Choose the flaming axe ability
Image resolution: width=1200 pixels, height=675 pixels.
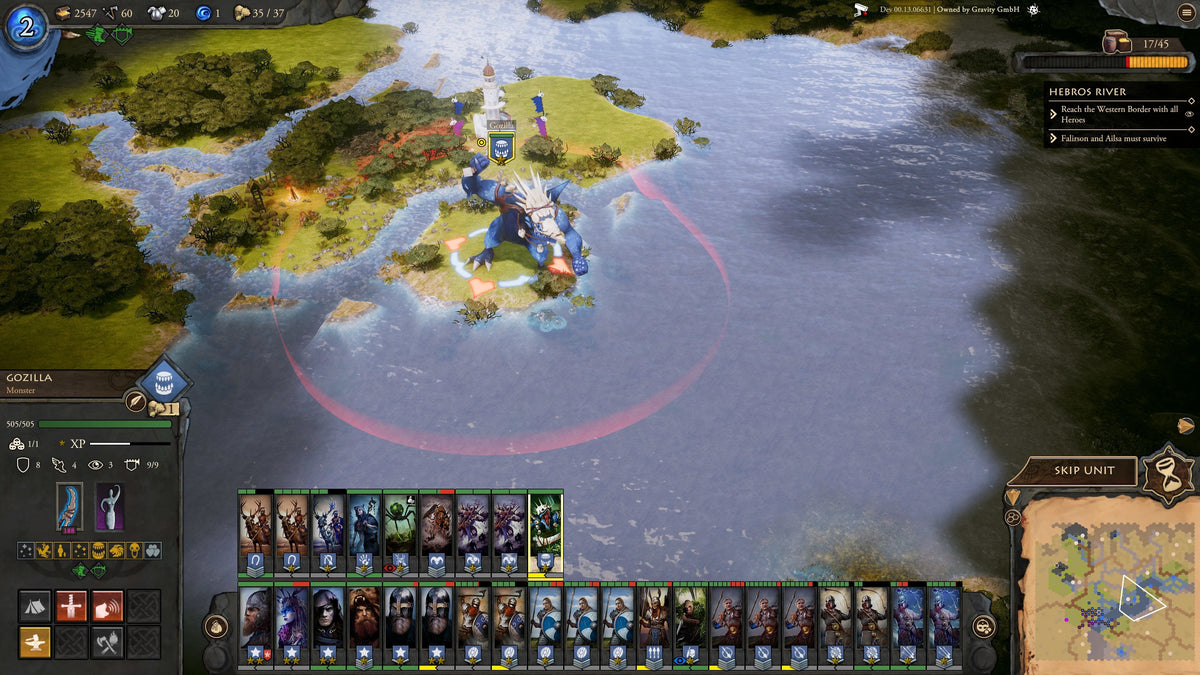pyautogui.click(x=107, y=642)
